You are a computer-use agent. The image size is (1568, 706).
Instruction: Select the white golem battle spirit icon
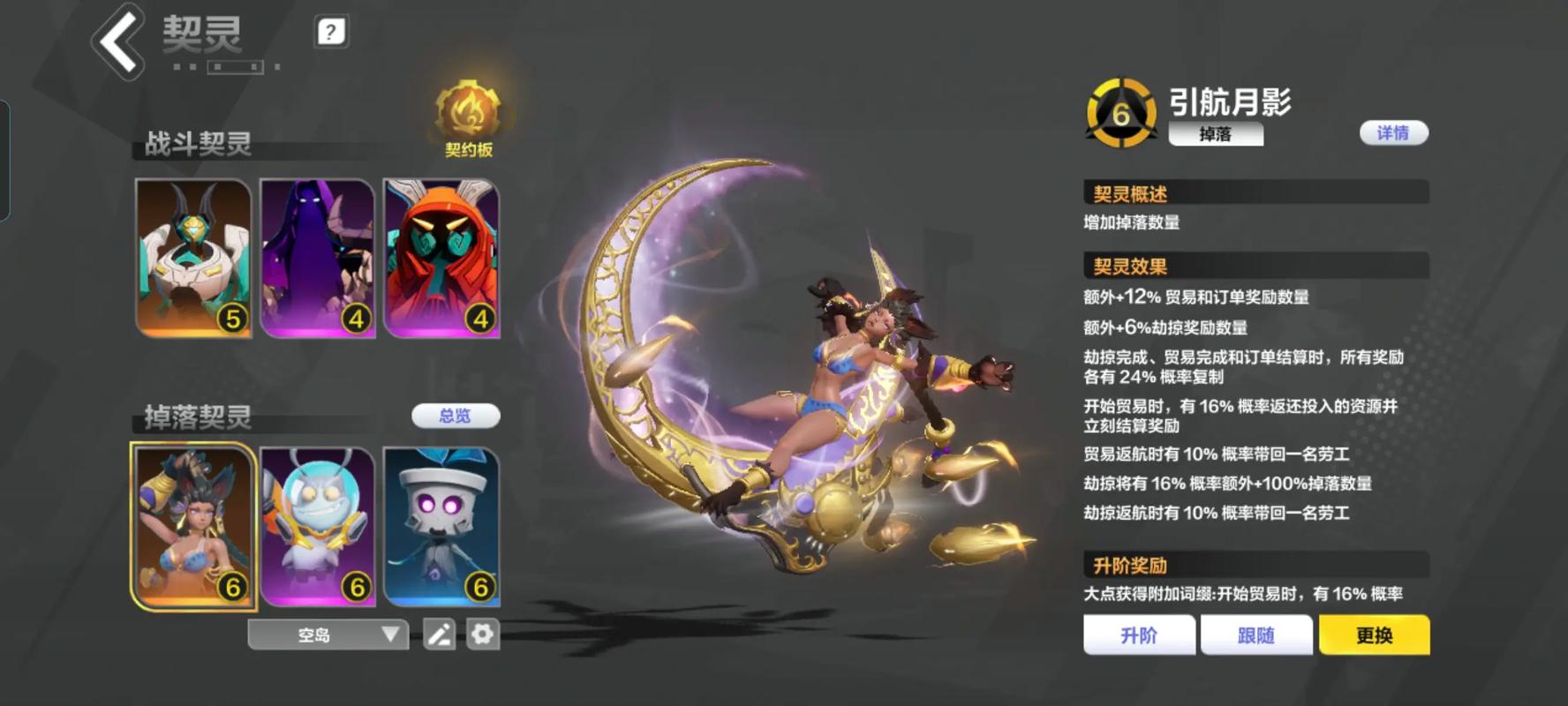tap(192, 256)
